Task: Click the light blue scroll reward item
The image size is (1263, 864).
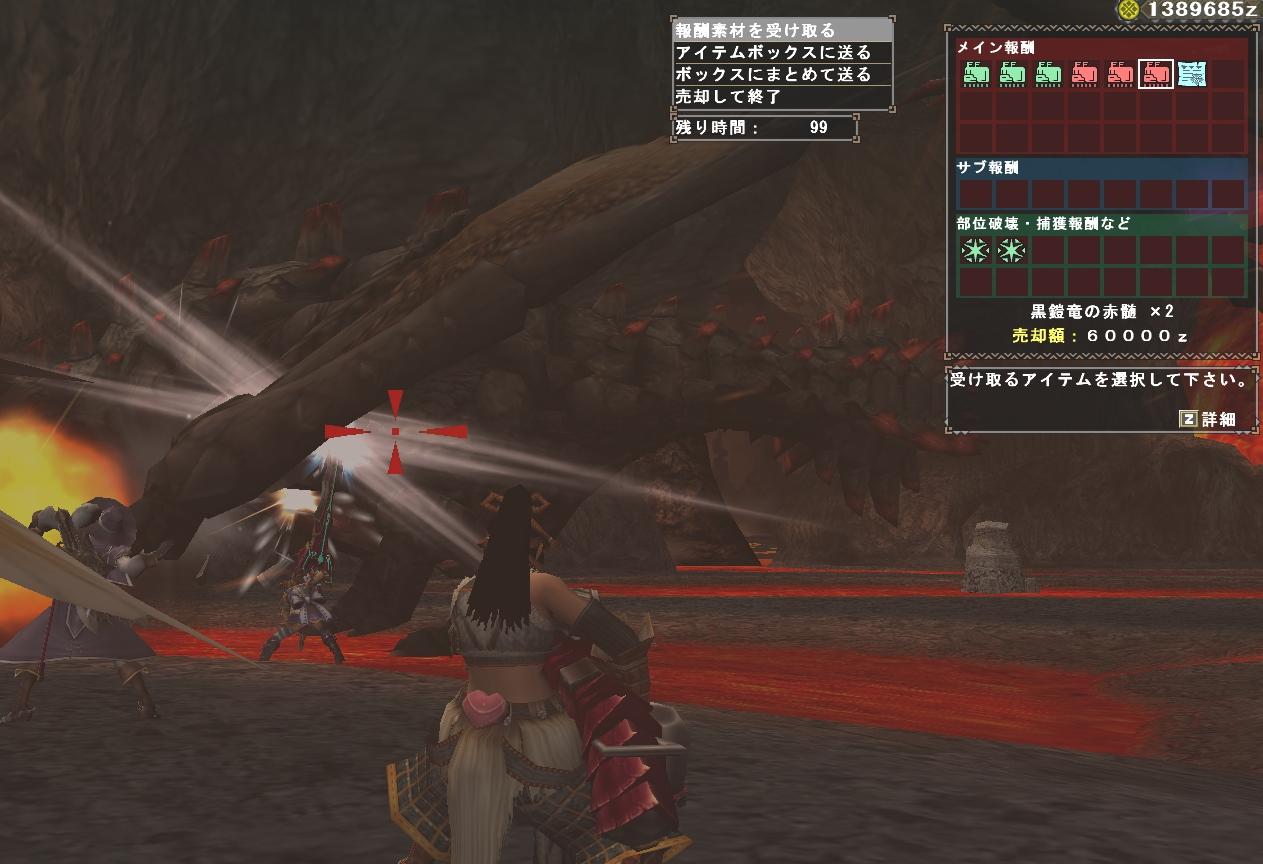Action: tap(1192, 73)
